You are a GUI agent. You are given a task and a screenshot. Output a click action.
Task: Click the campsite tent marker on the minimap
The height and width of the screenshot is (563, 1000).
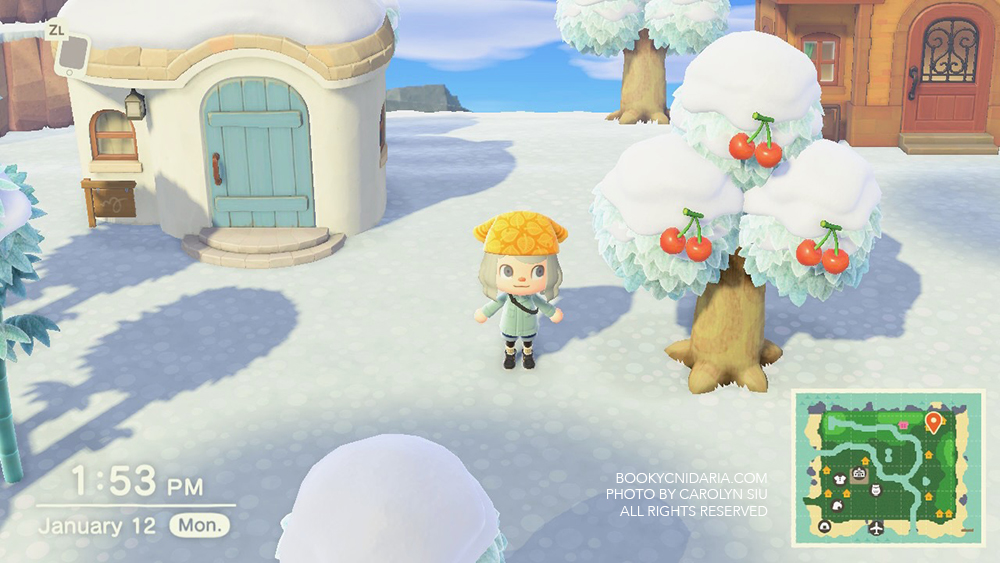(x=825, y=527)
